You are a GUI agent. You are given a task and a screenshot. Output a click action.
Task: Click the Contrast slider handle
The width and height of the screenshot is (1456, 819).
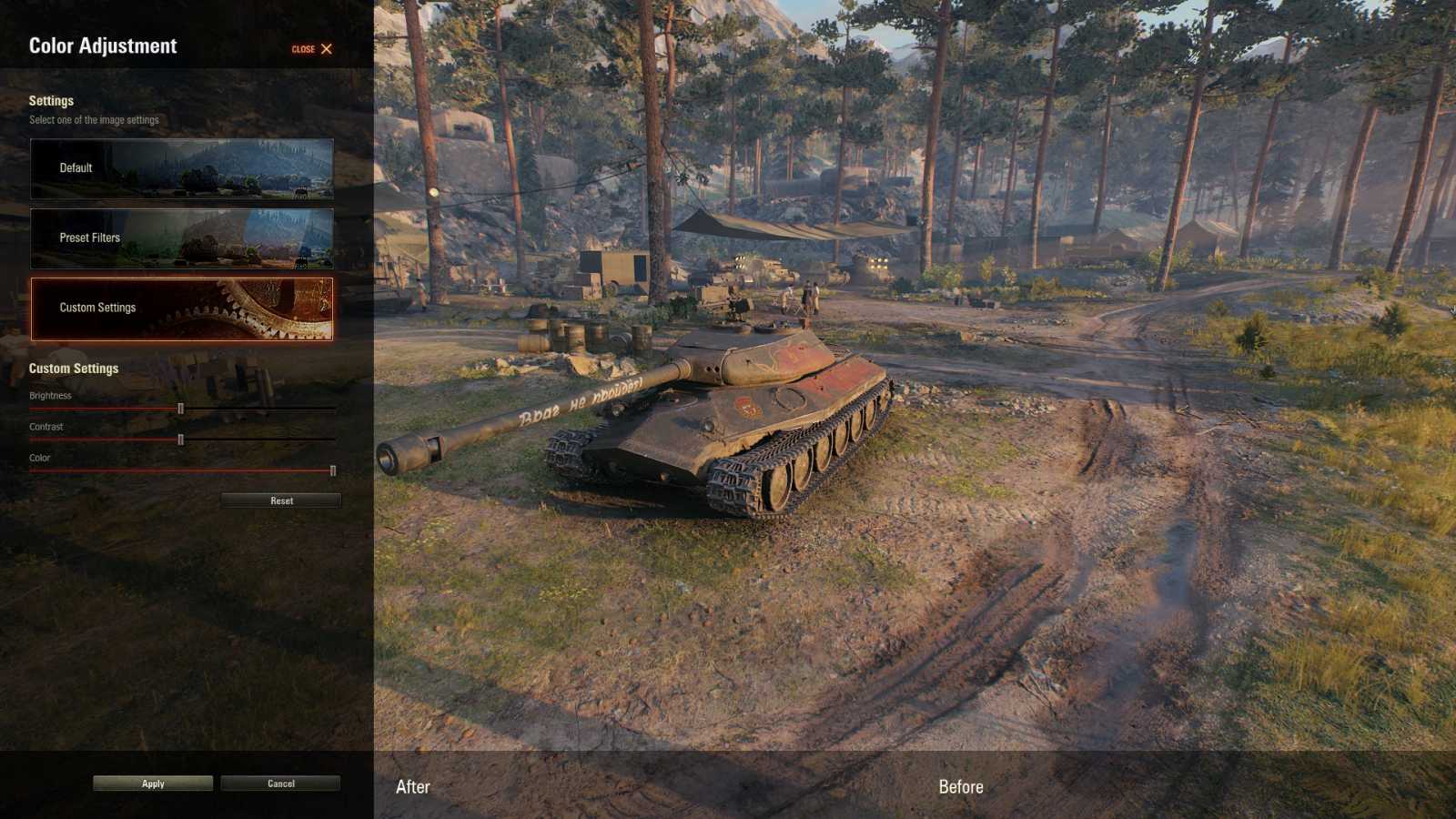click(x=182, y=439)
